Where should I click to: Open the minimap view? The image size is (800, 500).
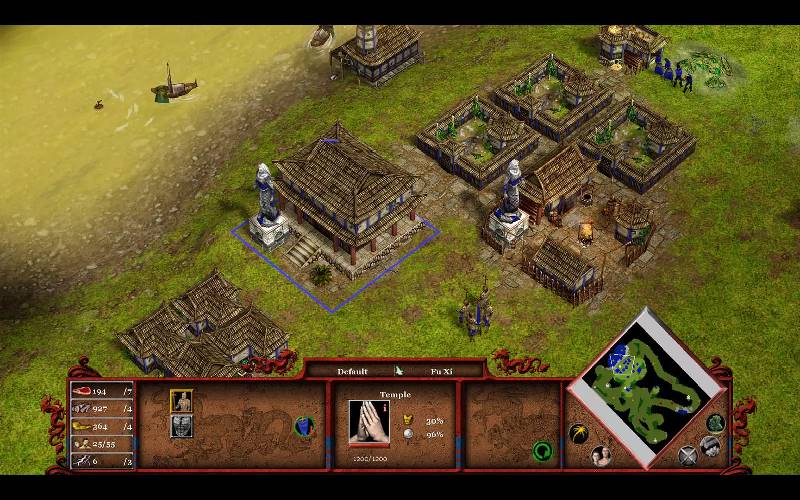645,377
